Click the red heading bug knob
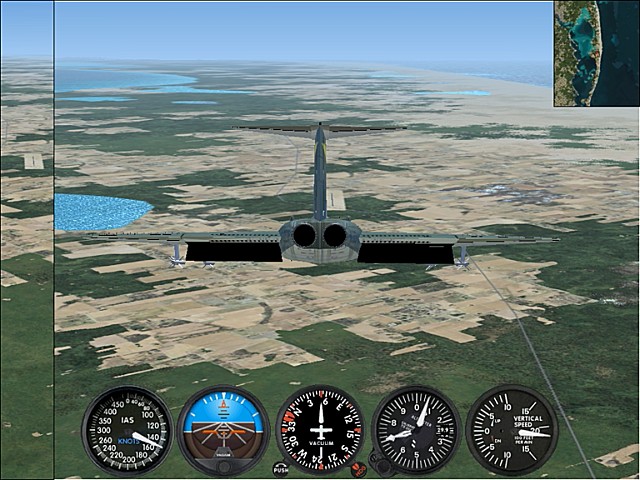Screen dimensions: 640x480 click(358, 468)
